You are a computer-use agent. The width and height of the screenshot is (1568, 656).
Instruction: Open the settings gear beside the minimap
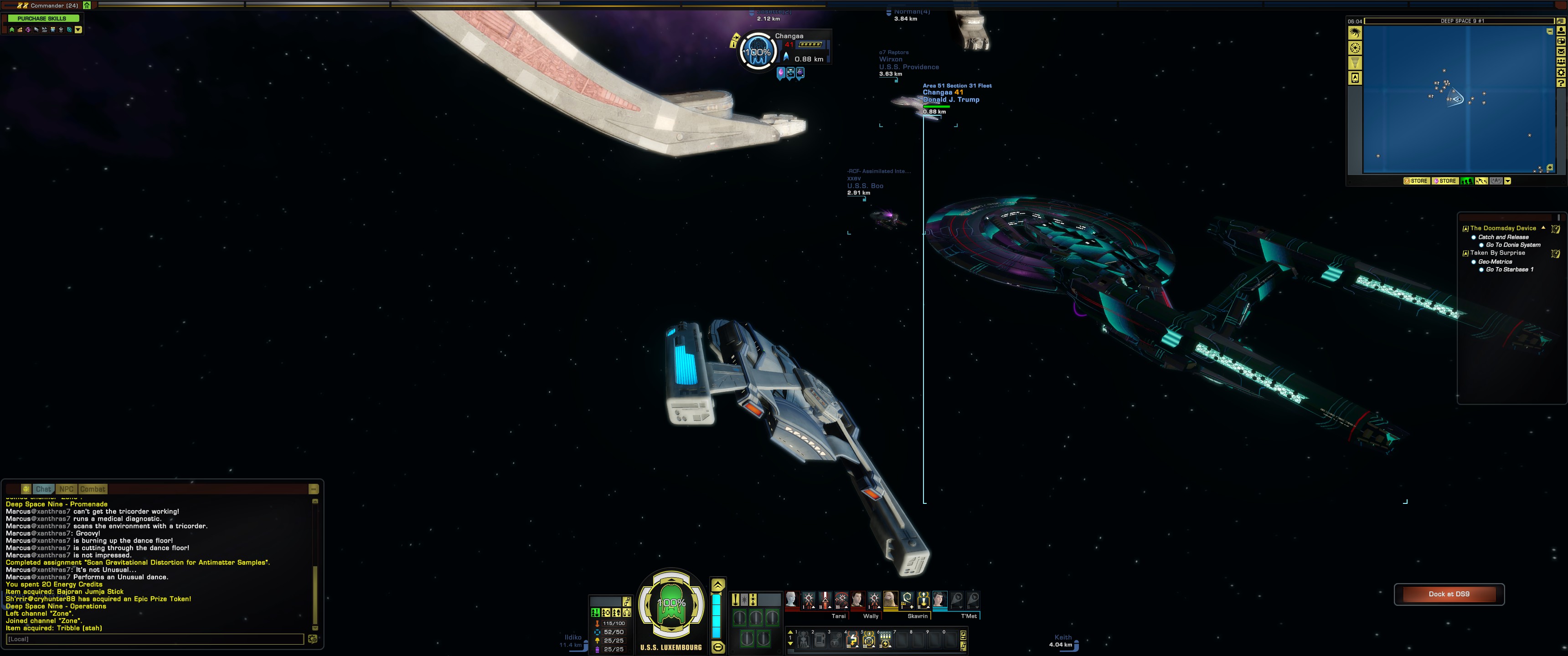[x=1561, y=72]
